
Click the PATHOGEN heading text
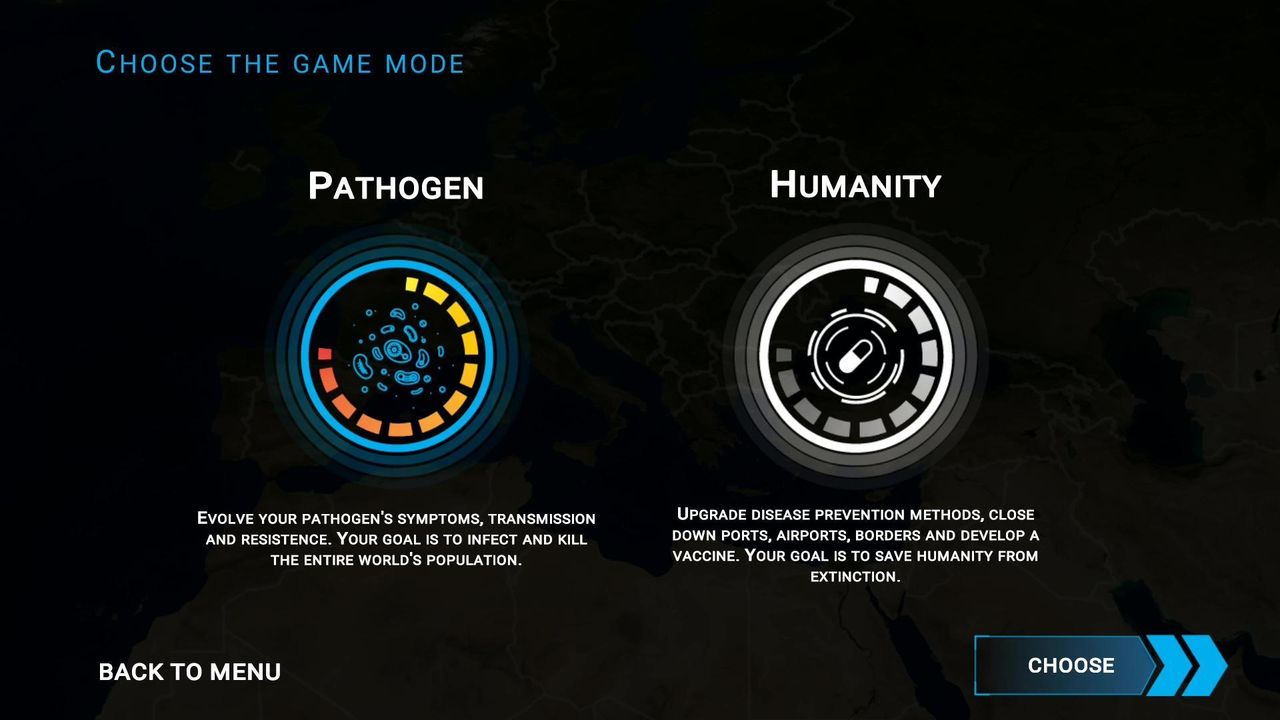tap(396, 186)
